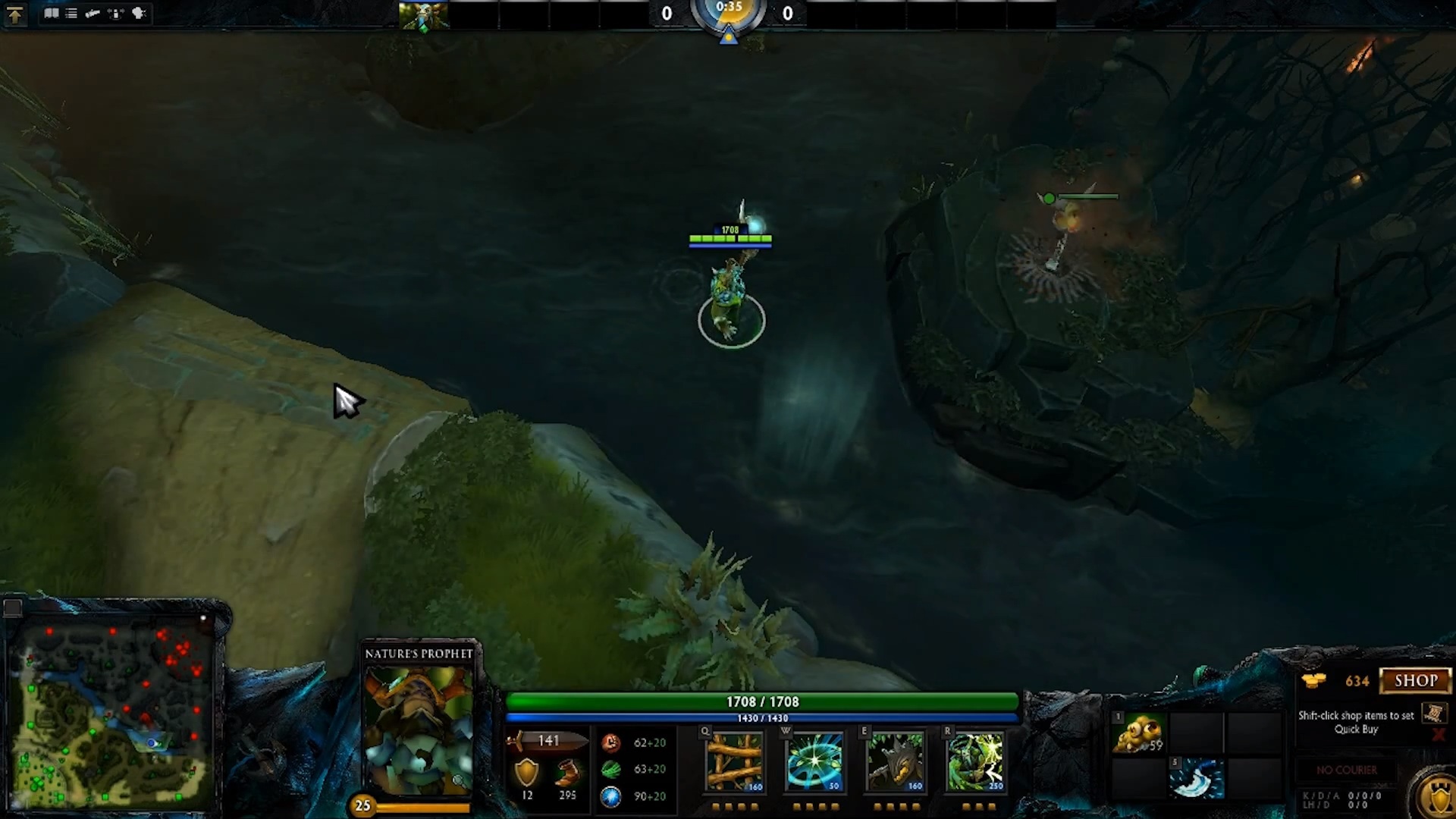
Task: Click the armor value shield icon
Action: pyautogui.click(x=527, y=773)
